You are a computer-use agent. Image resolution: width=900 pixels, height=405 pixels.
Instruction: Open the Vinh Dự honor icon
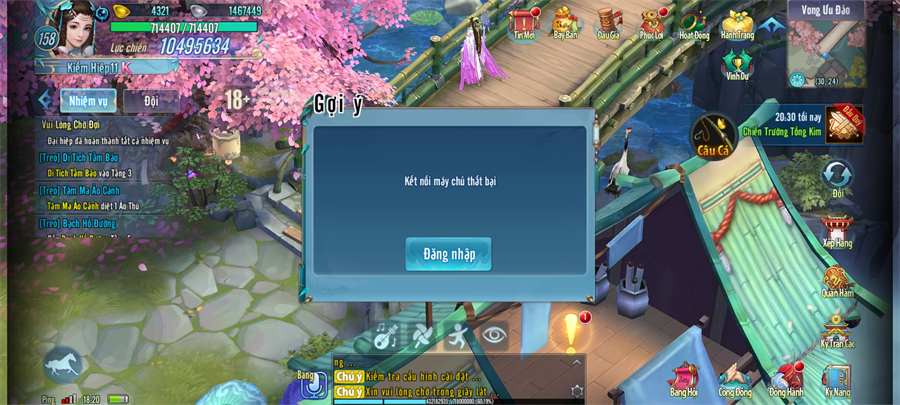(x=737, y=64)
